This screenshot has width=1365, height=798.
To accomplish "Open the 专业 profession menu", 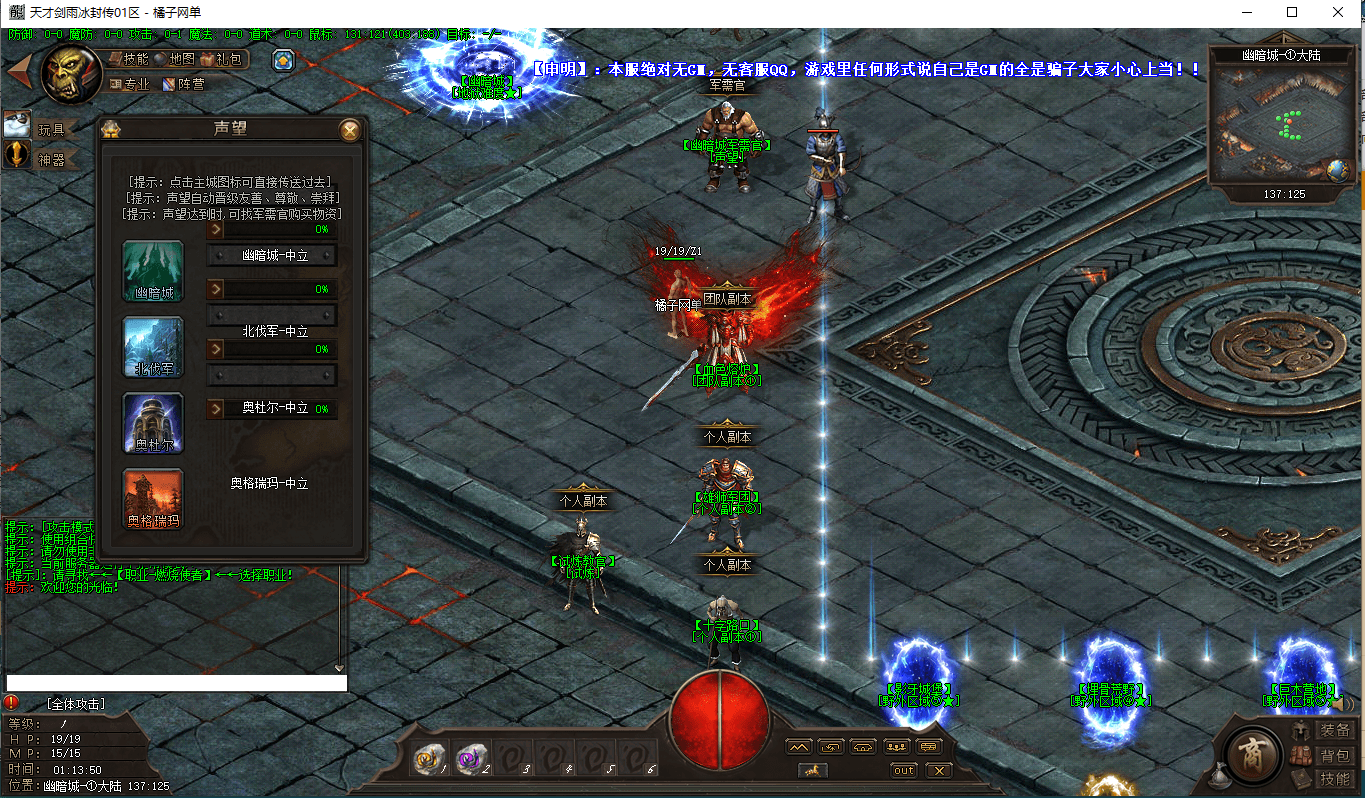I will [129, 84].
